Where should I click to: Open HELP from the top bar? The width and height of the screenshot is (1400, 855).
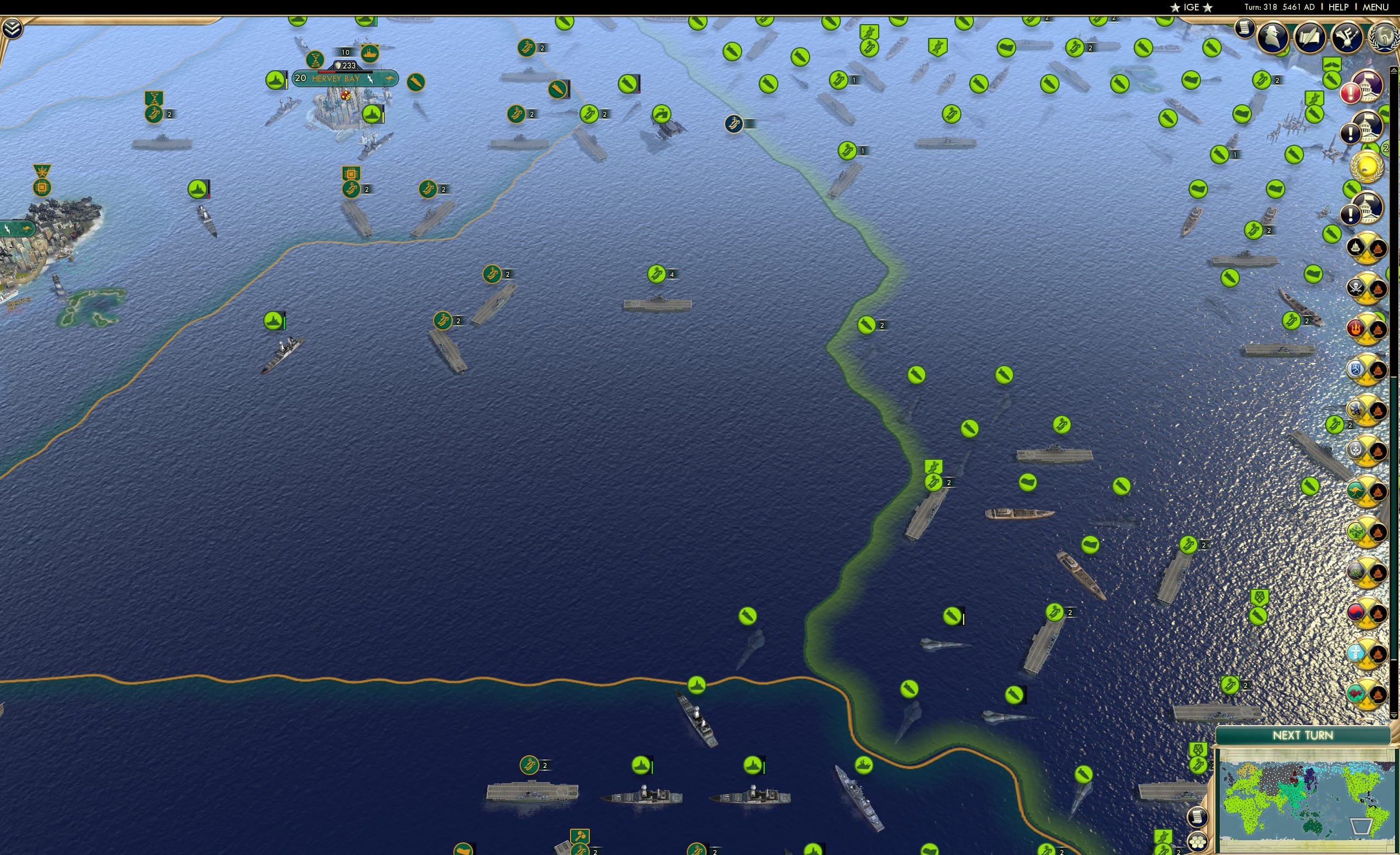tap(1339, 7)
